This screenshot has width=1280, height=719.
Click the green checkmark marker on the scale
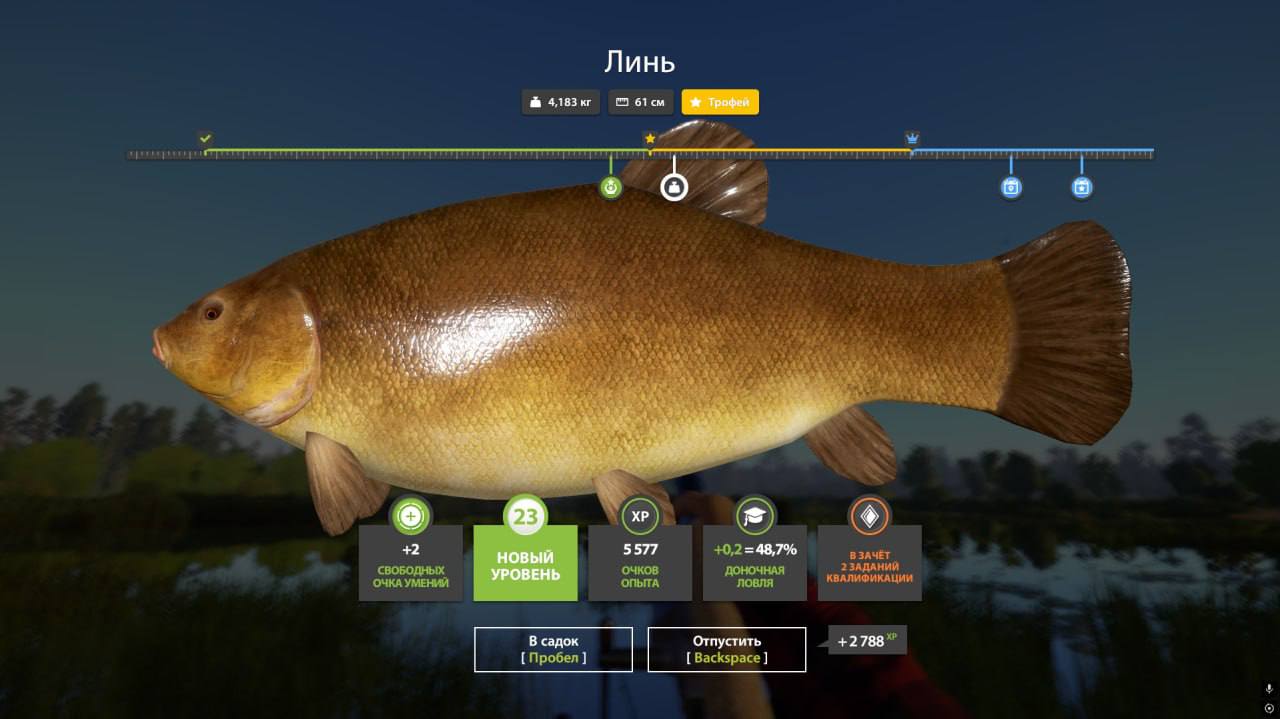(x=205, y=138)
